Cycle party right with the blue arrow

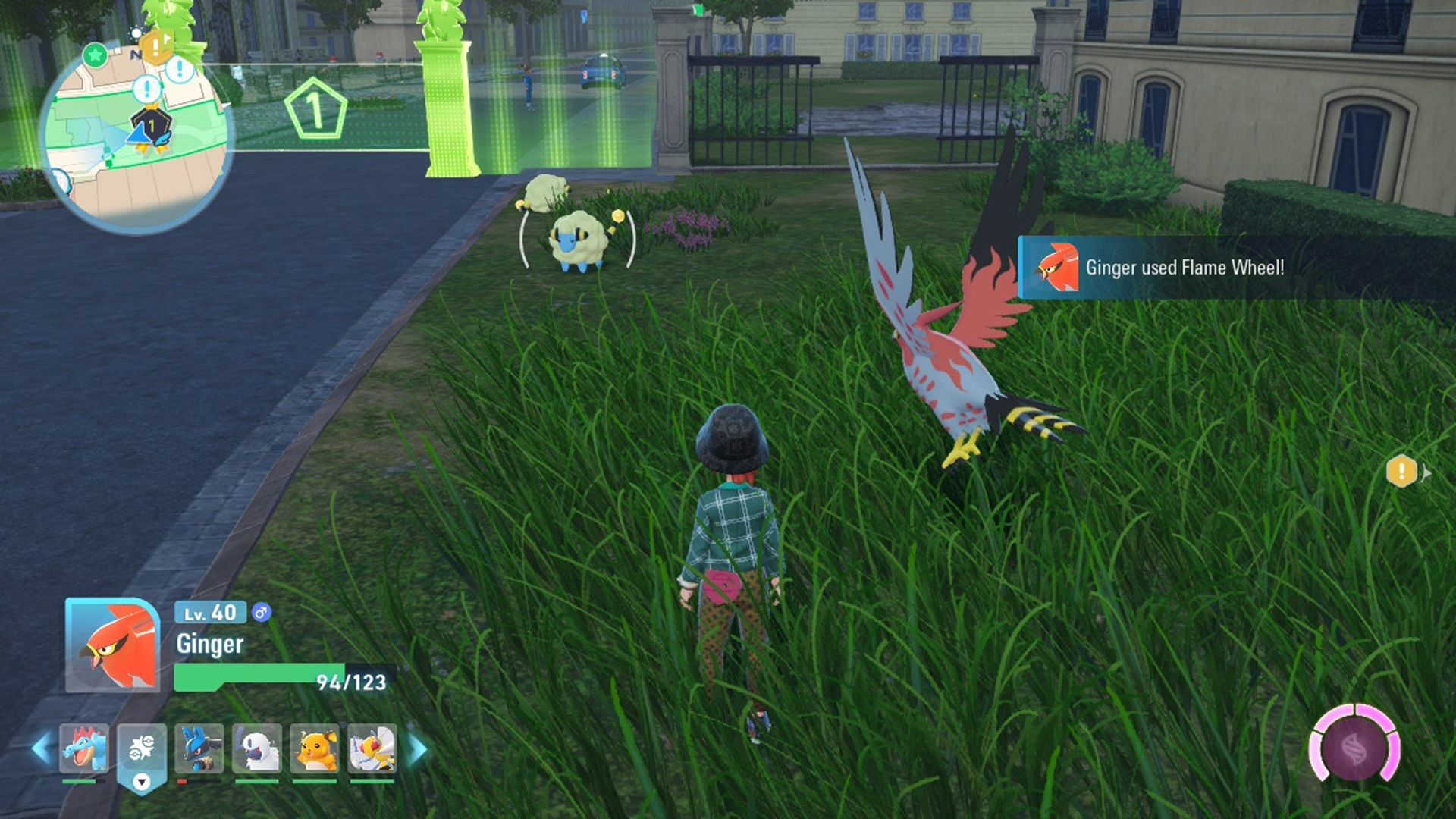pyautogui.click(x=418, y=748)
